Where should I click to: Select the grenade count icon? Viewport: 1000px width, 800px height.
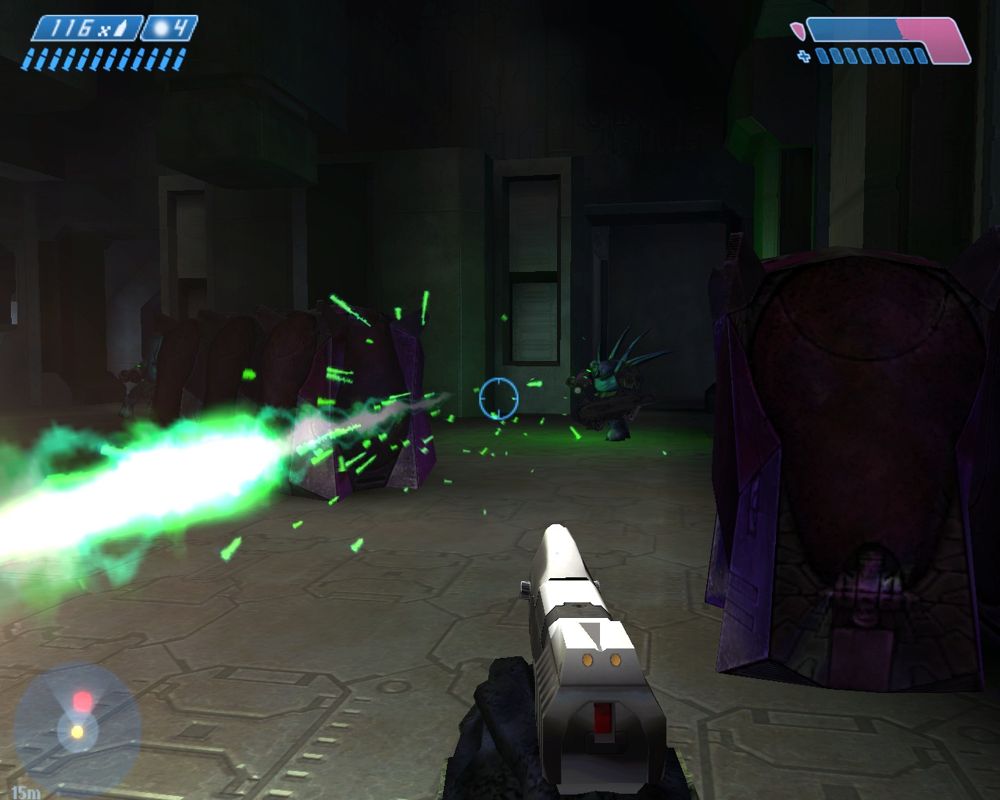click(x=168, y=28)
